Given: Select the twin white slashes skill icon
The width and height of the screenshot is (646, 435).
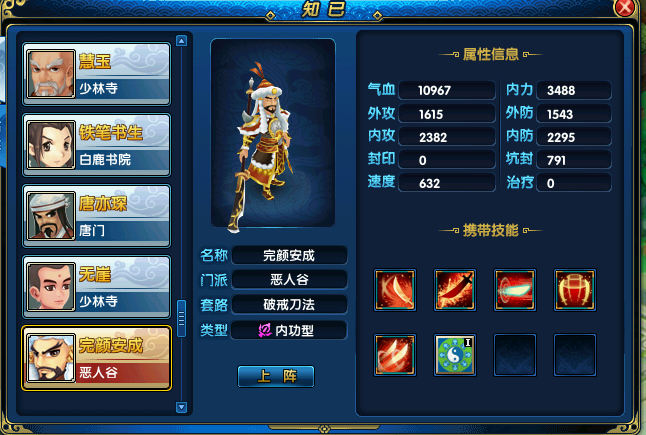Looking at the screenshot, I should (x=395, y=354).
